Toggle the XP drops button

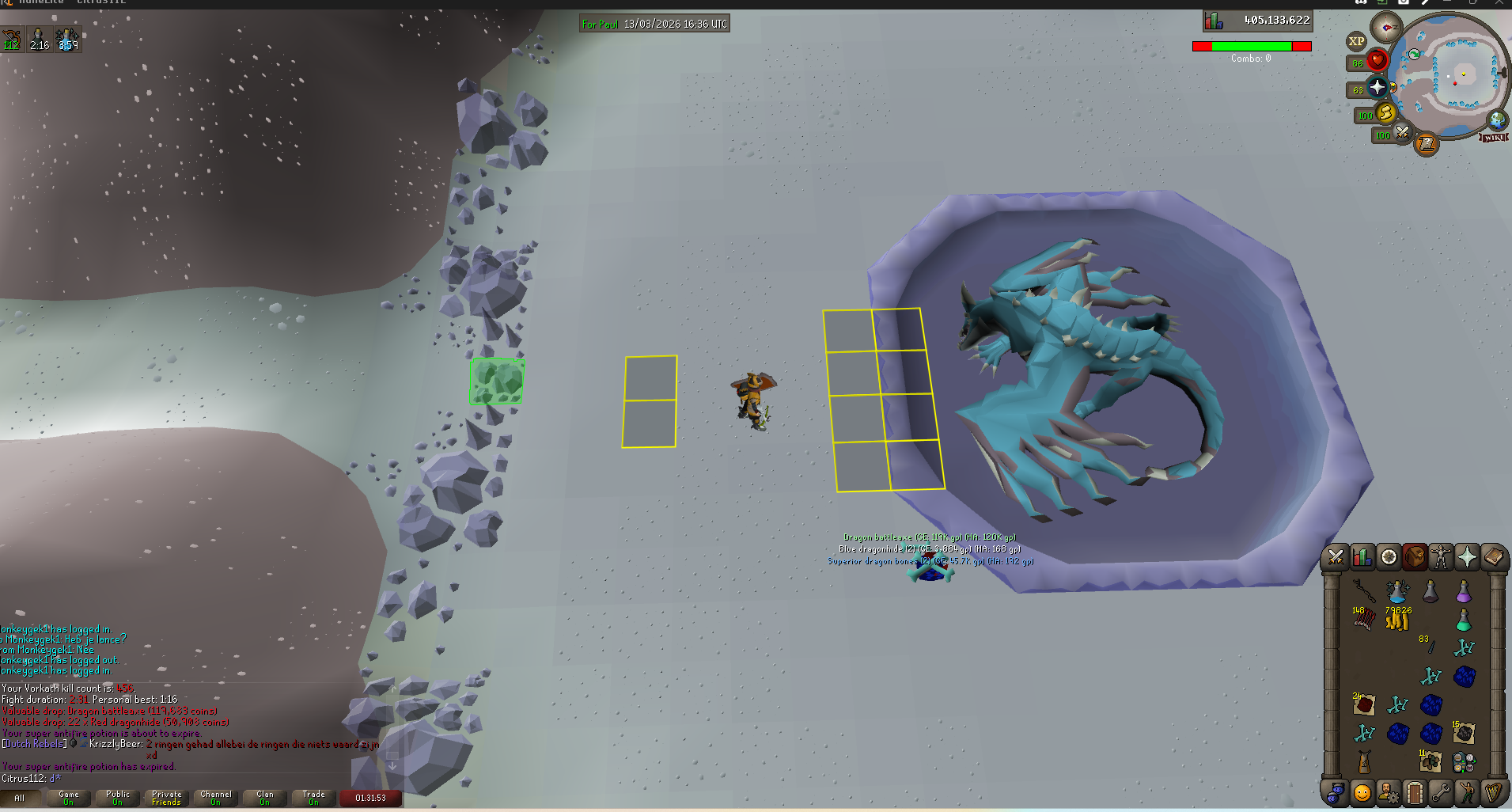click(1356, 42)
